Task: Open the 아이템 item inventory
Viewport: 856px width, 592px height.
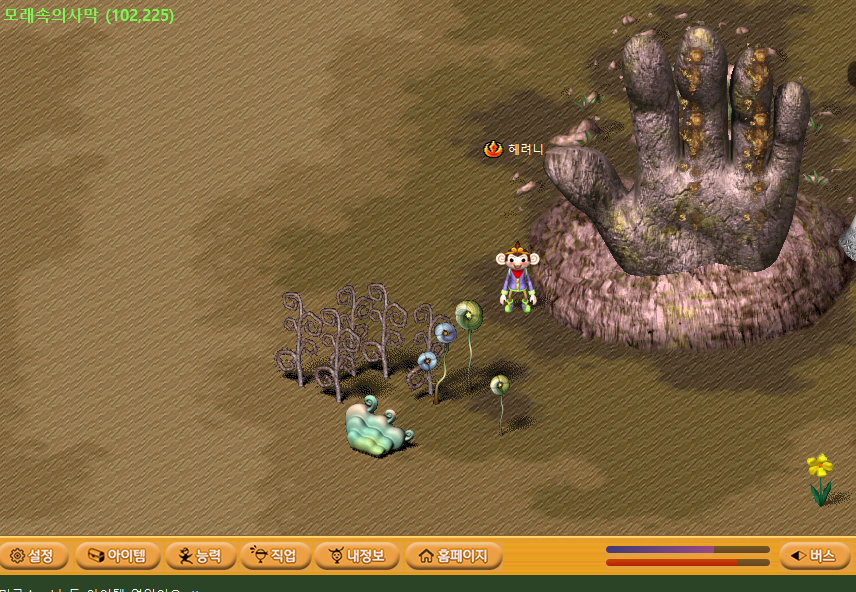Action: 117,556
